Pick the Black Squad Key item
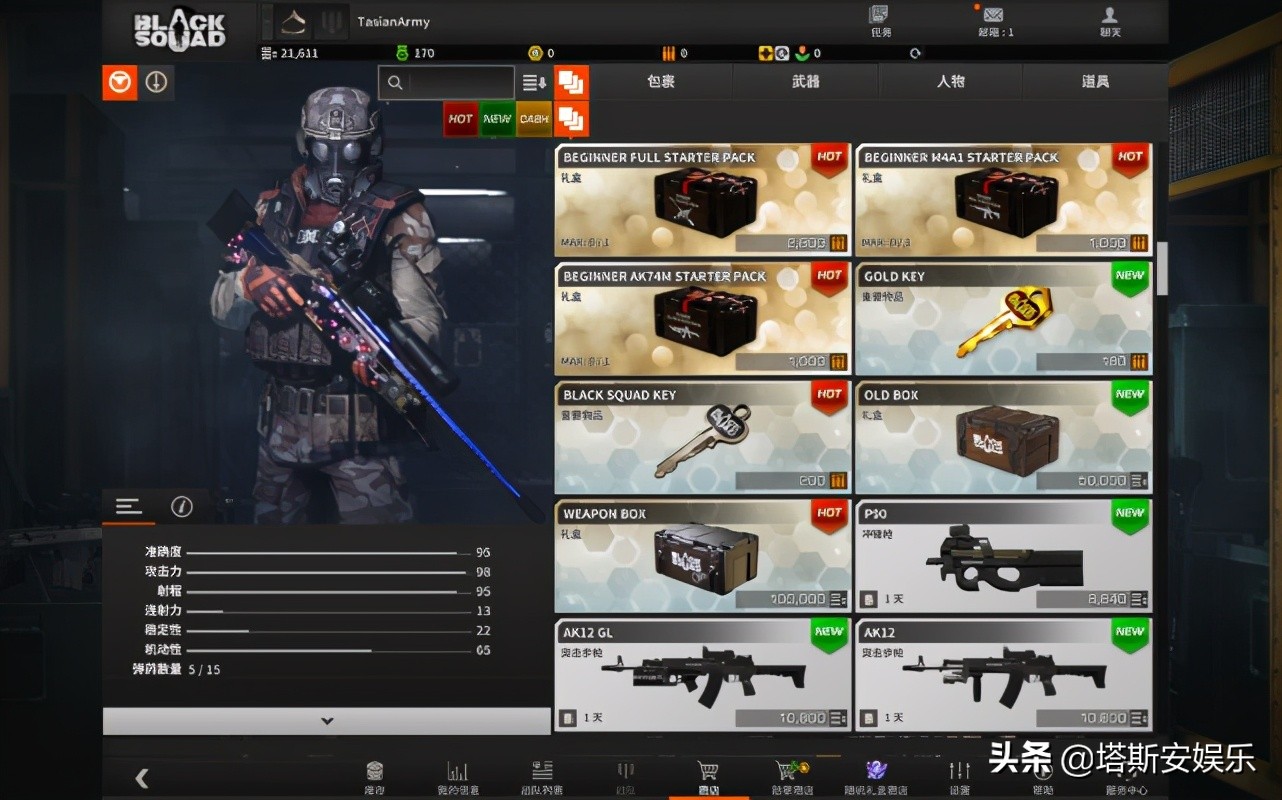Viewport: 1282px width, 800px height. 702,438
